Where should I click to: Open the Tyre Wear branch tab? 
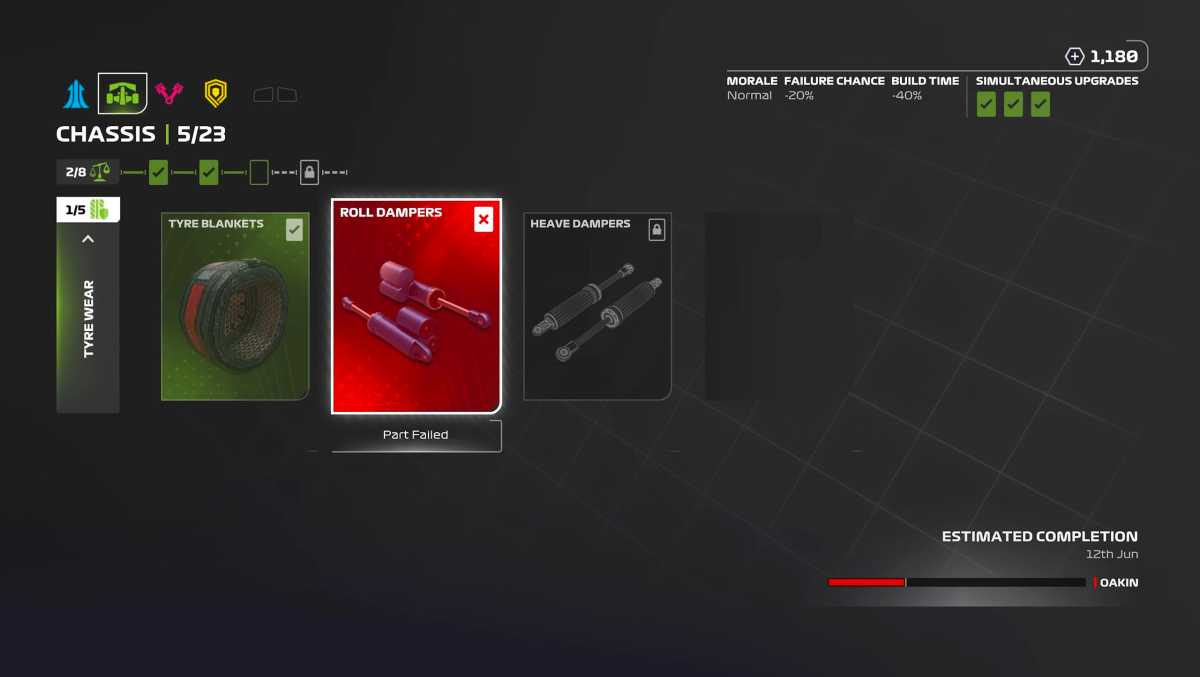pos(88,320)
